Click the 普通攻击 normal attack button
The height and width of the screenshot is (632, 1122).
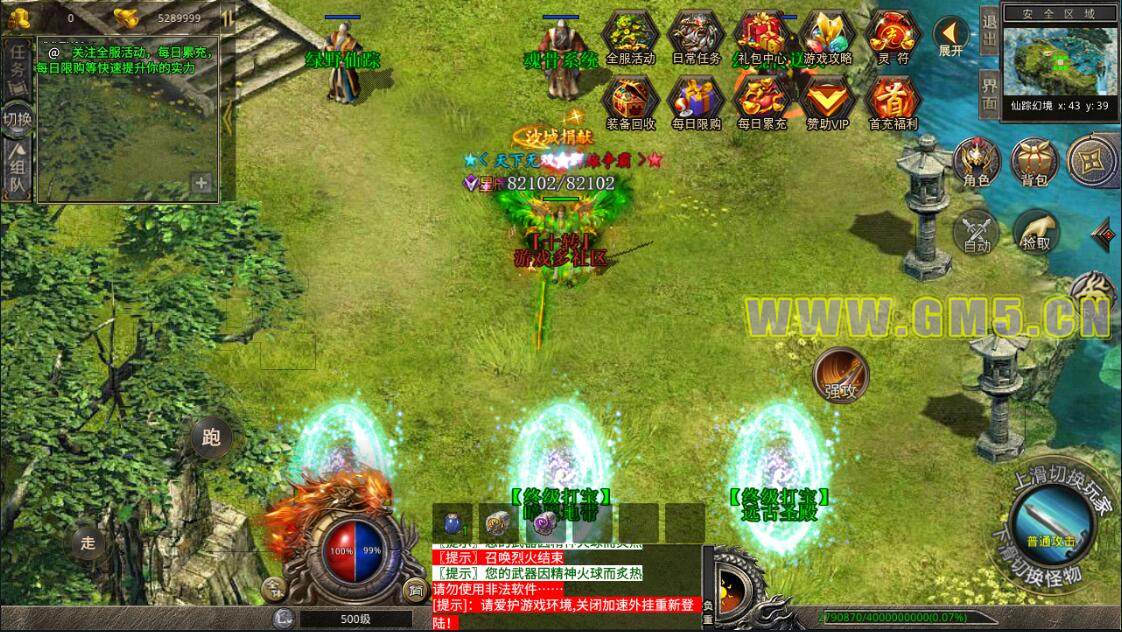tap(1047, 522)
